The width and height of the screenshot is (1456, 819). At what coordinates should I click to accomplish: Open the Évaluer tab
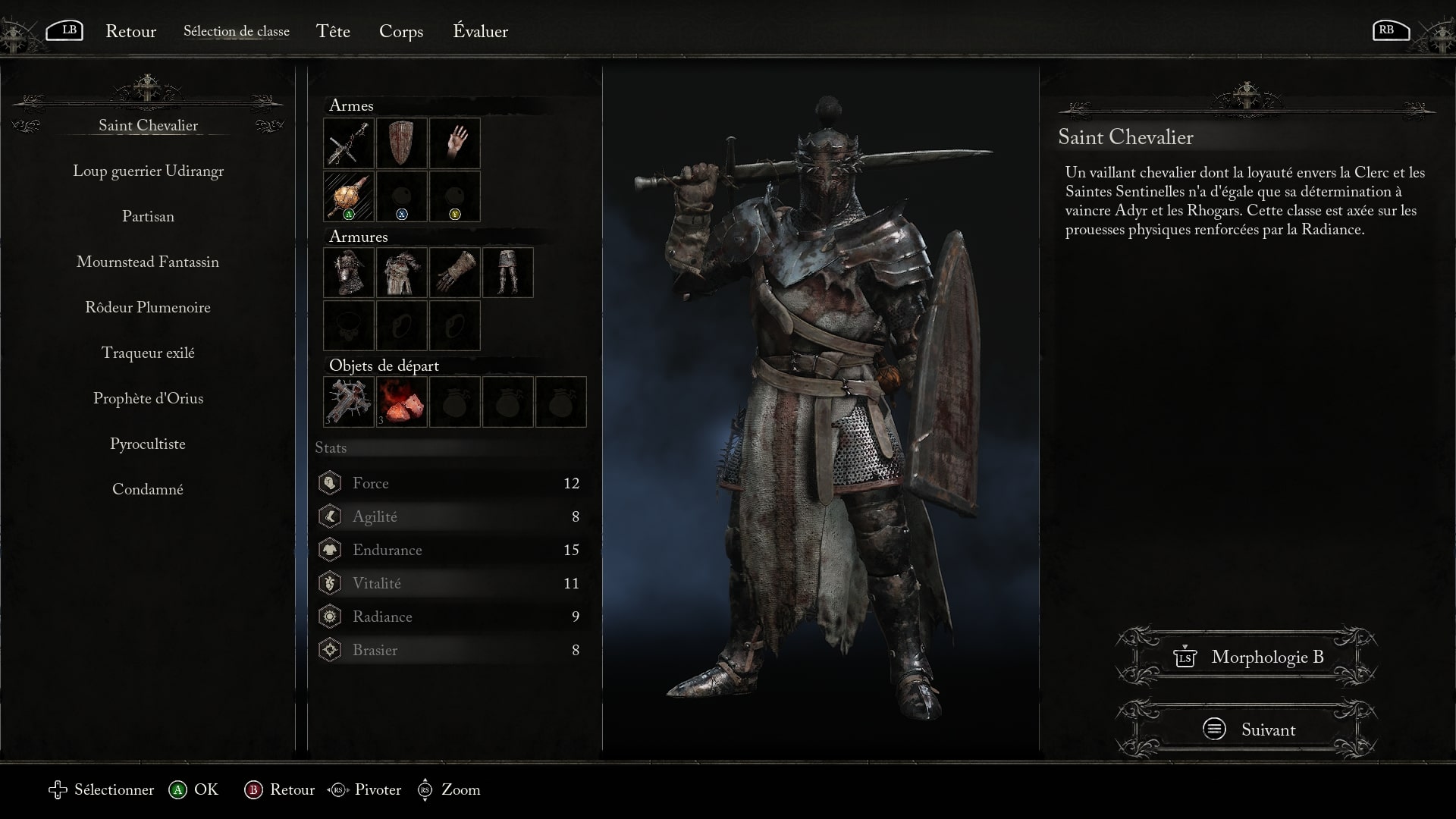pyautogui.click(x=480, y=31)
